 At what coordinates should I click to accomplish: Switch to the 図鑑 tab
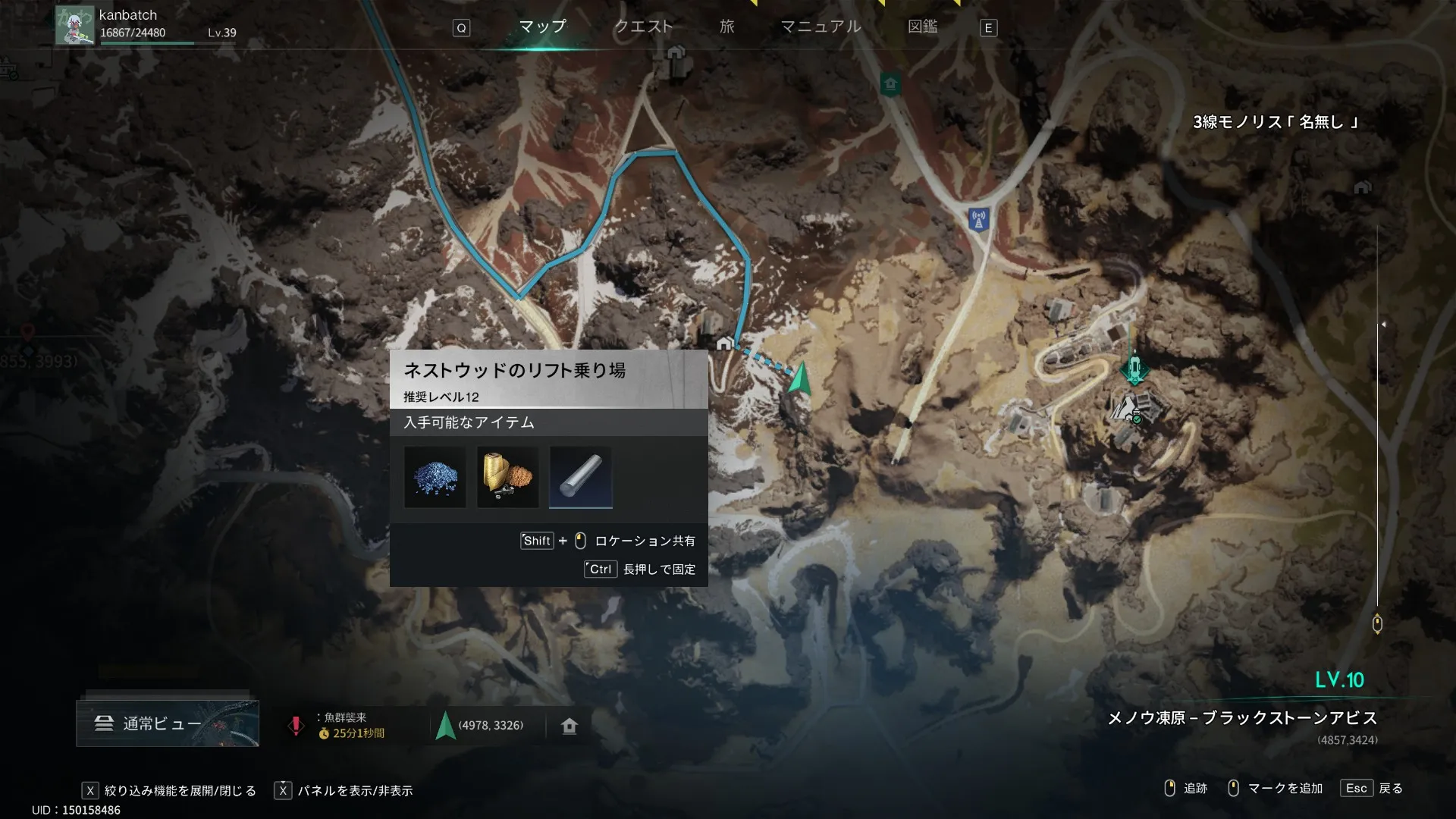point(922,27)
